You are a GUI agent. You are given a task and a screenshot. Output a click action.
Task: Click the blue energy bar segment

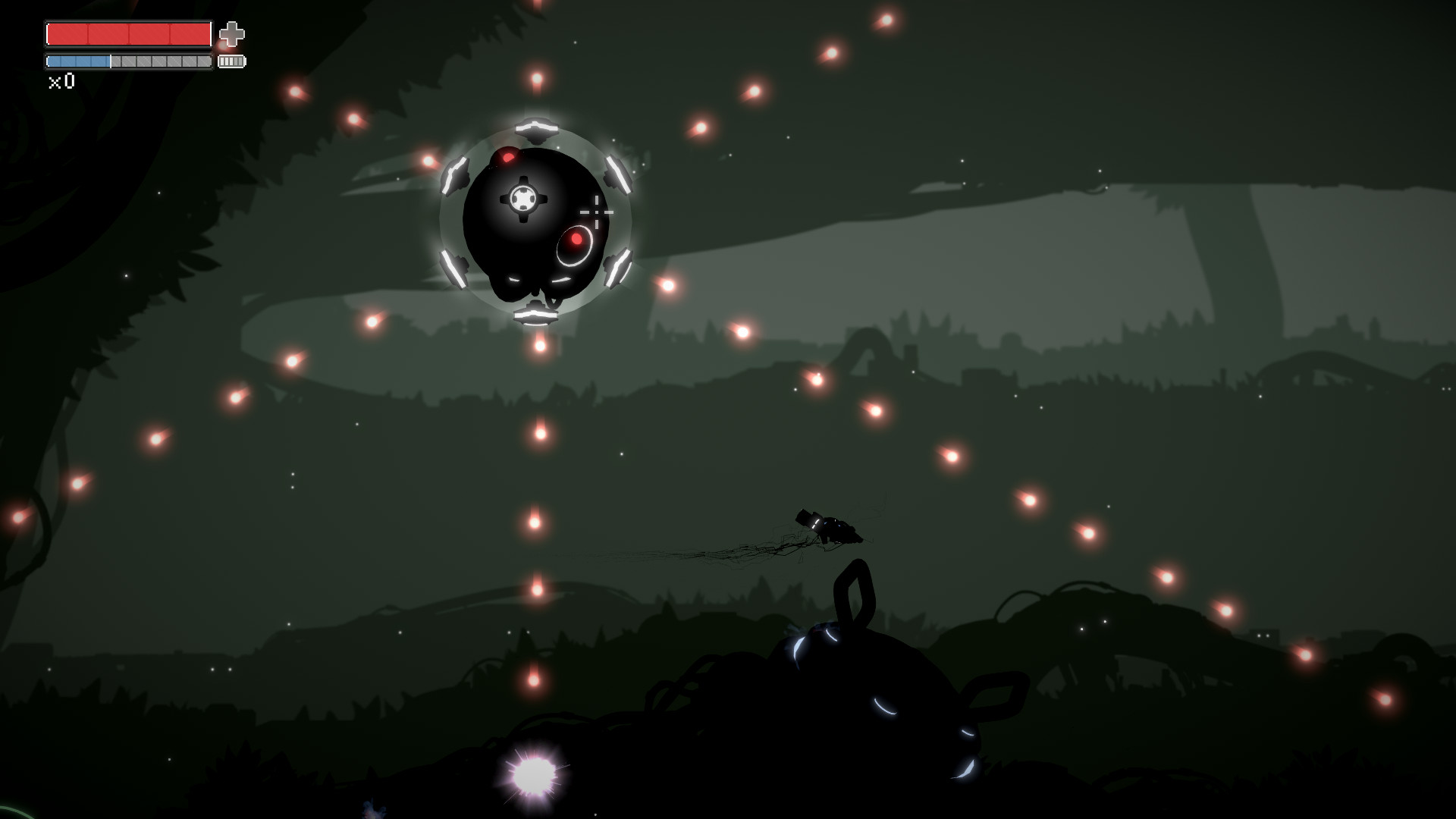80,61
